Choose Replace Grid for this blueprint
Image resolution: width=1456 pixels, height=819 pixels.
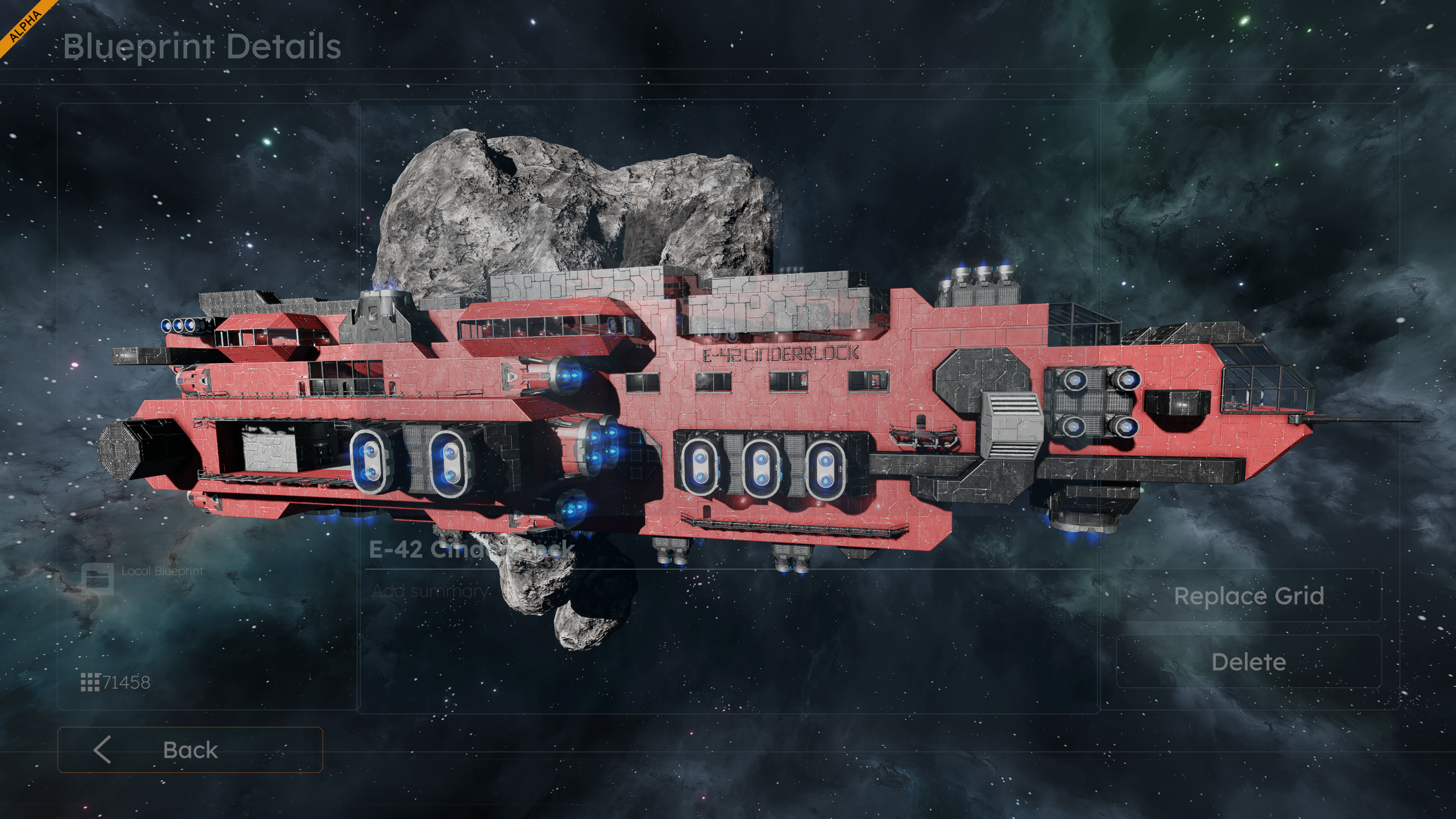tap(1248, 596)
